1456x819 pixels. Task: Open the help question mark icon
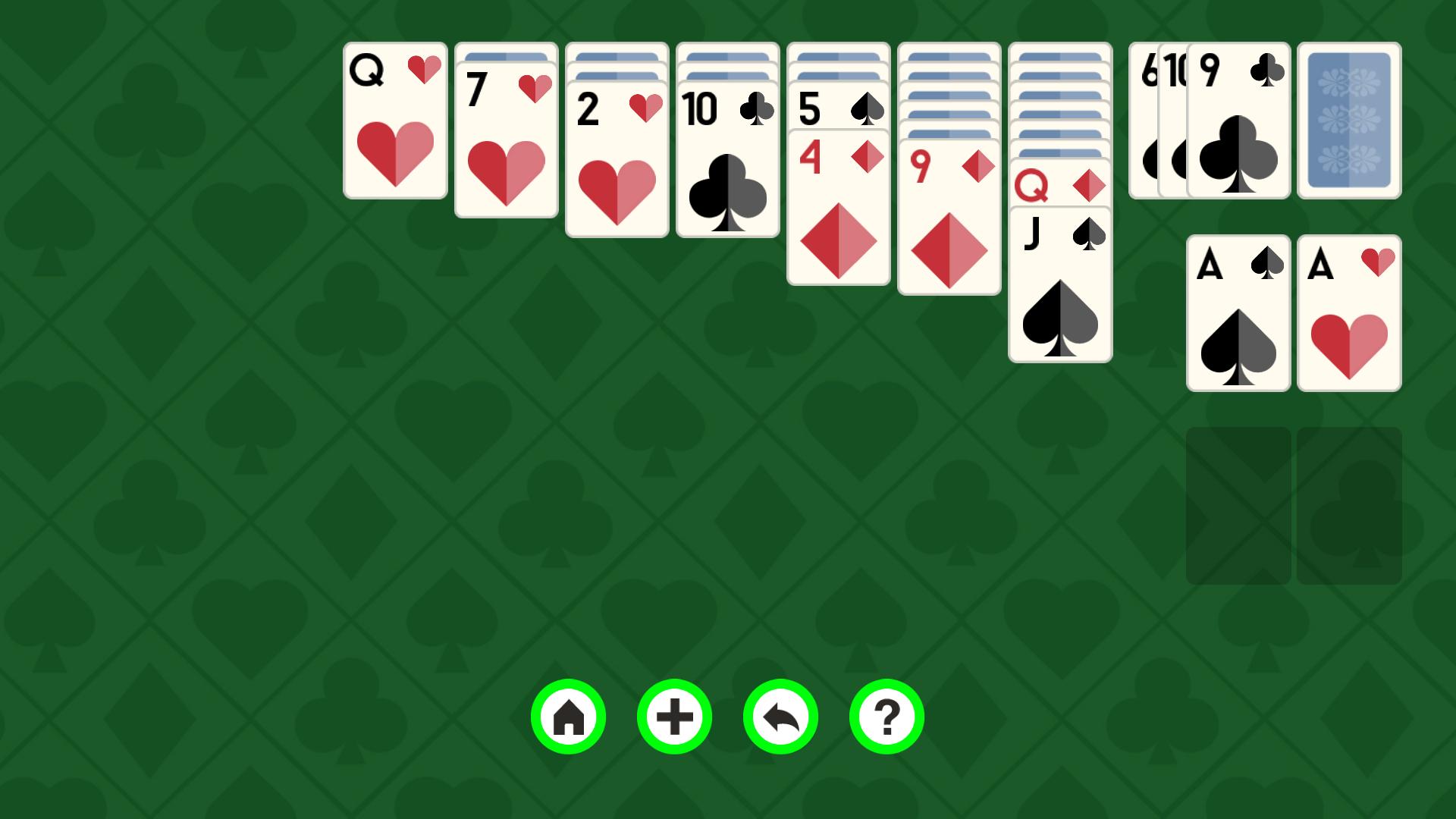click(885, 716)
